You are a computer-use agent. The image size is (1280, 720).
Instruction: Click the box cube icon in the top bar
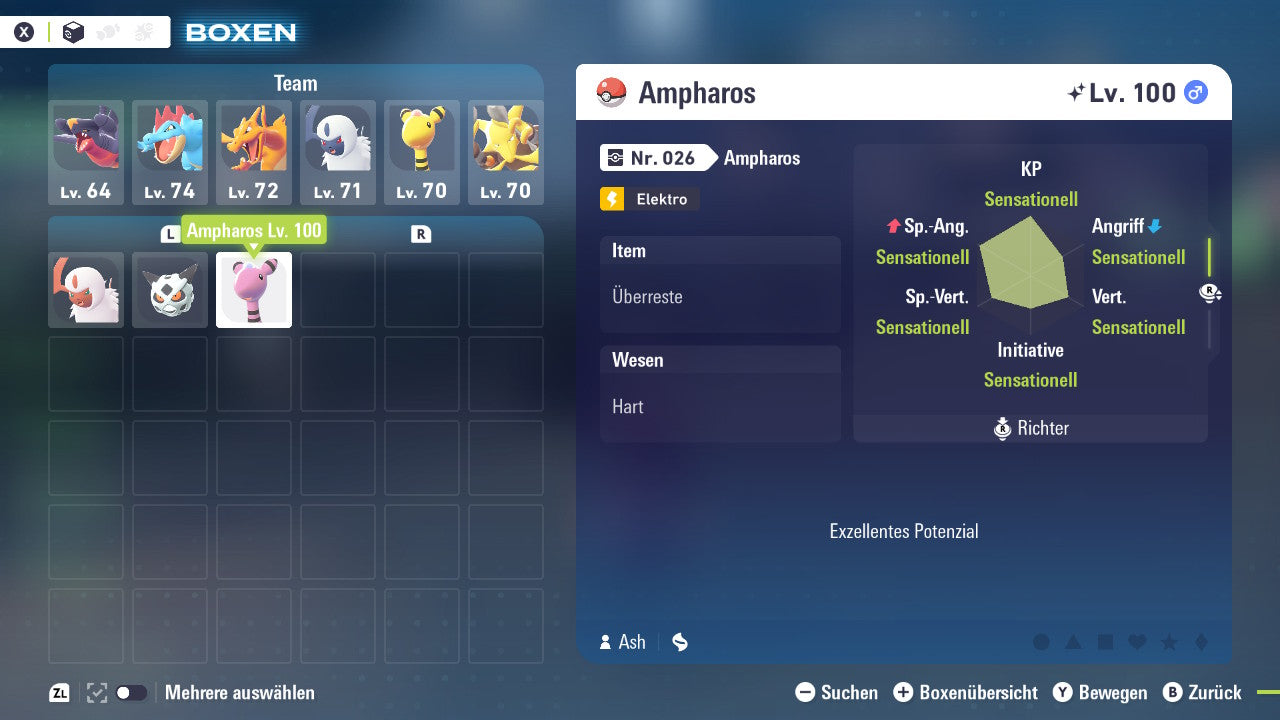[73, 31]
